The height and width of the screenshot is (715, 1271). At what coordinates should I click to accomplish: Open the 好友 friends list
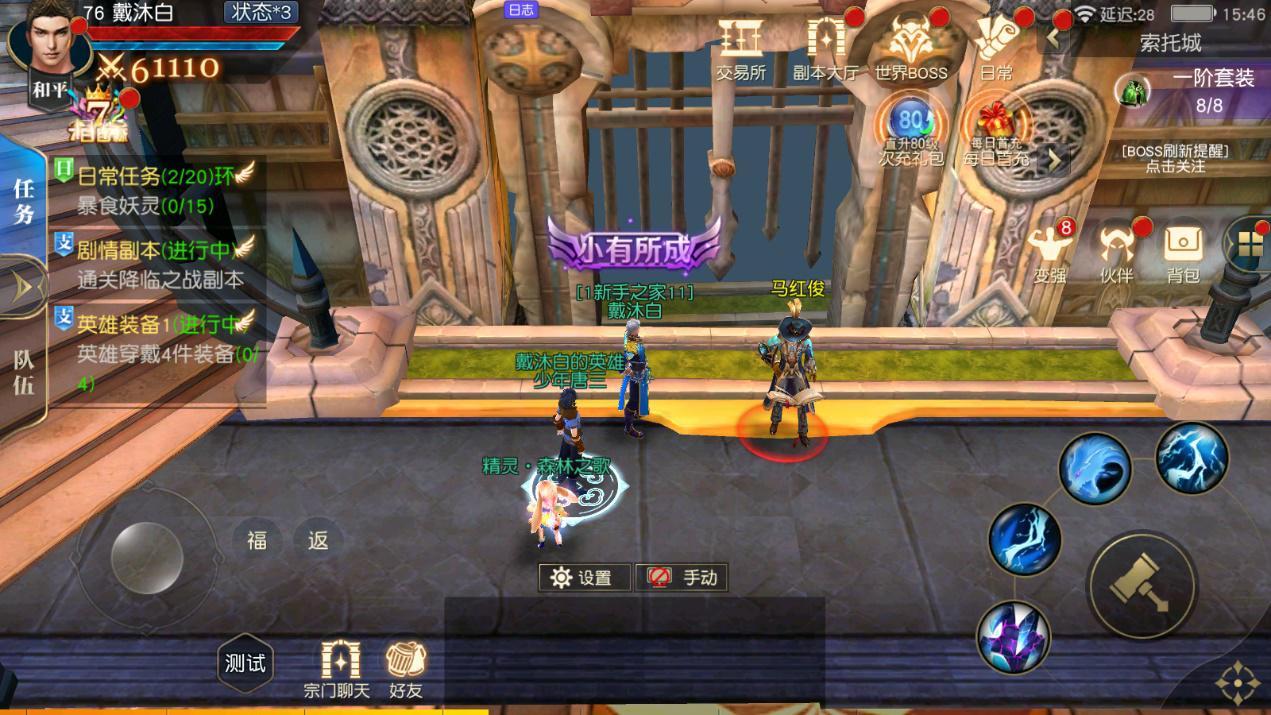pyautogui.click(x=405, y=669)
